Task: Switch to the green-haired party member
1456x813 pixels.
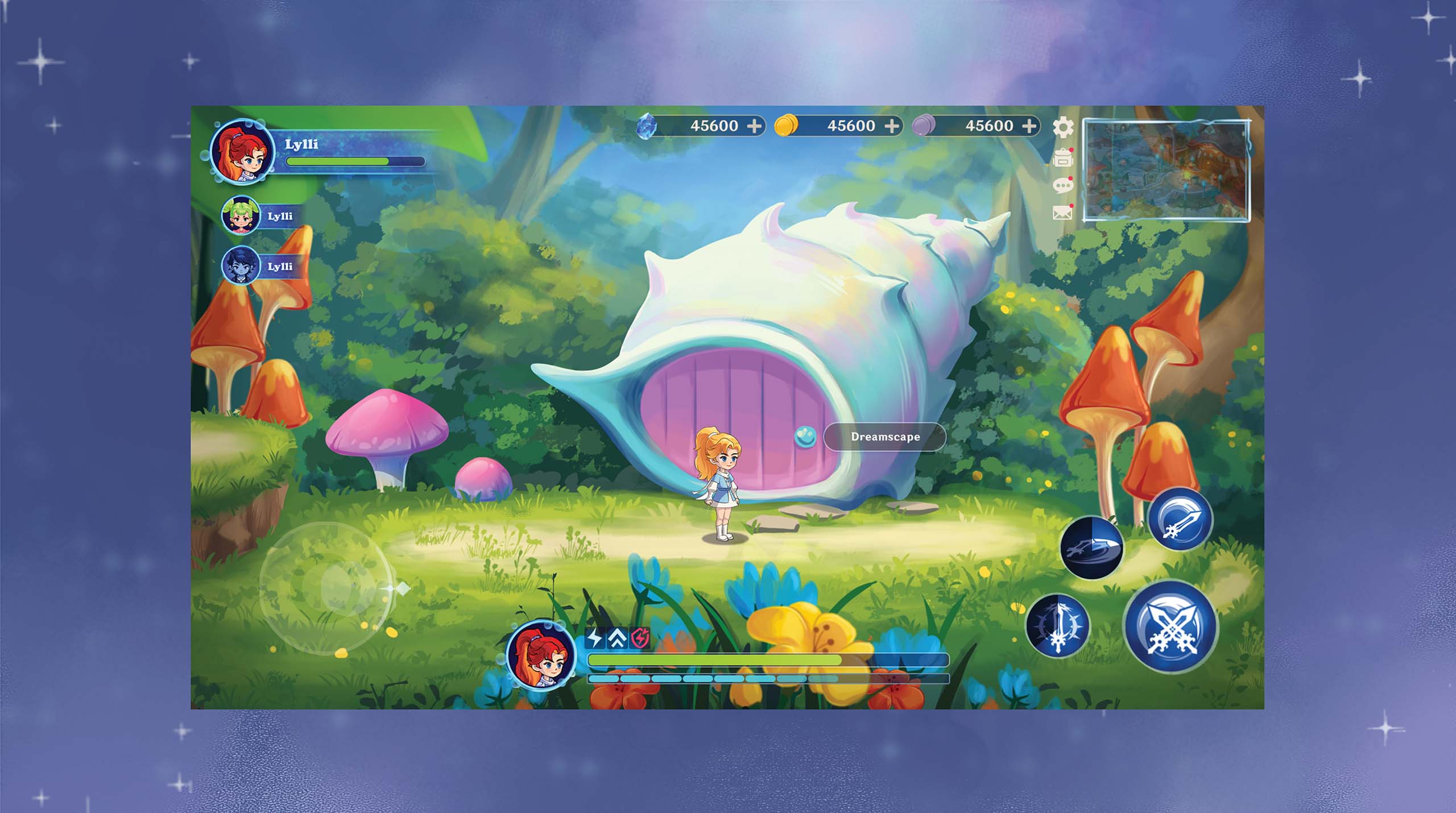Action: tap(241, 216)
